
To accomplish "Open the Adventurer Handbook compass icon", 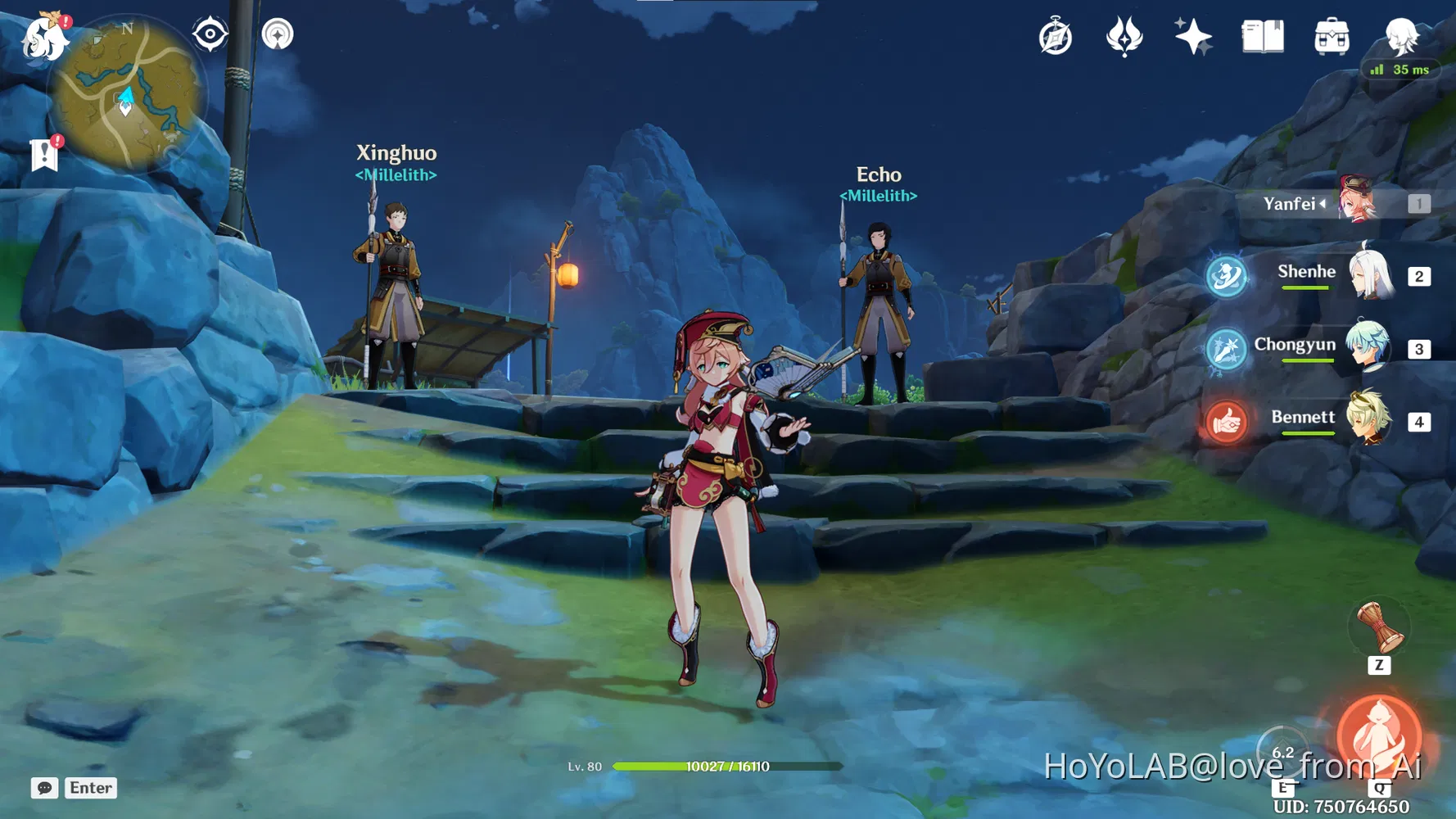I will tap(1056, 38).
